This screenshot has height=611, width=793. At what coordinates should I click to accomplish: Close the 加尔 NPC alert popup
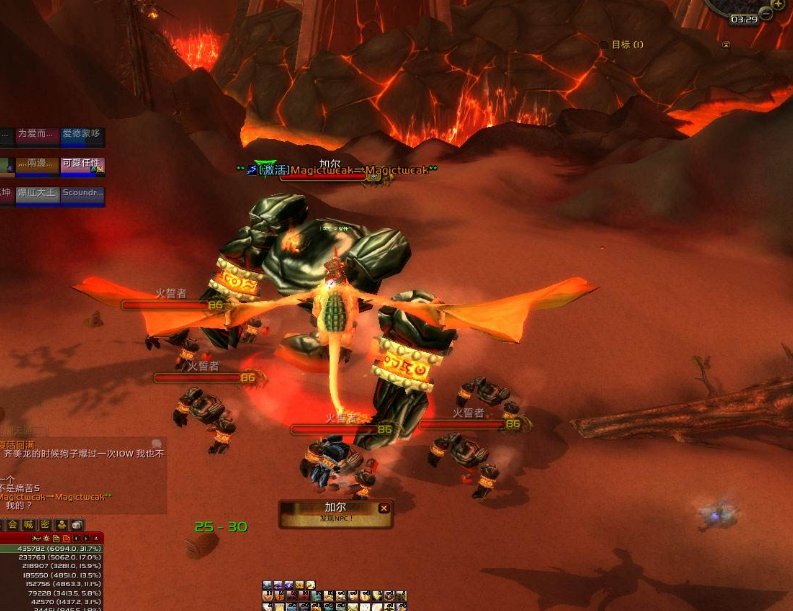pos(384,508)
